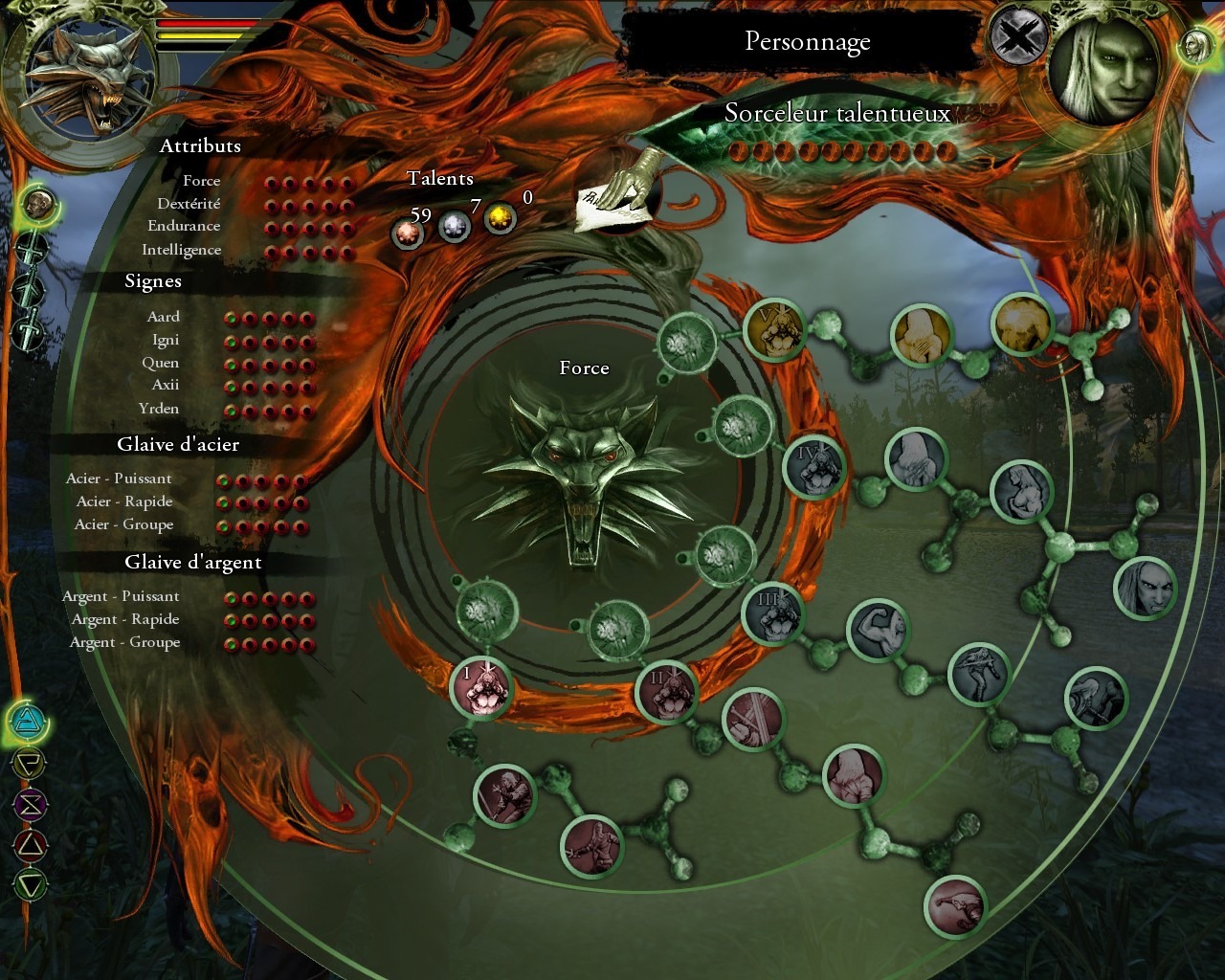Viewport: 1225px width, 980px height.
Task: Open Acier - Puissant sword style
Action: 119,479
